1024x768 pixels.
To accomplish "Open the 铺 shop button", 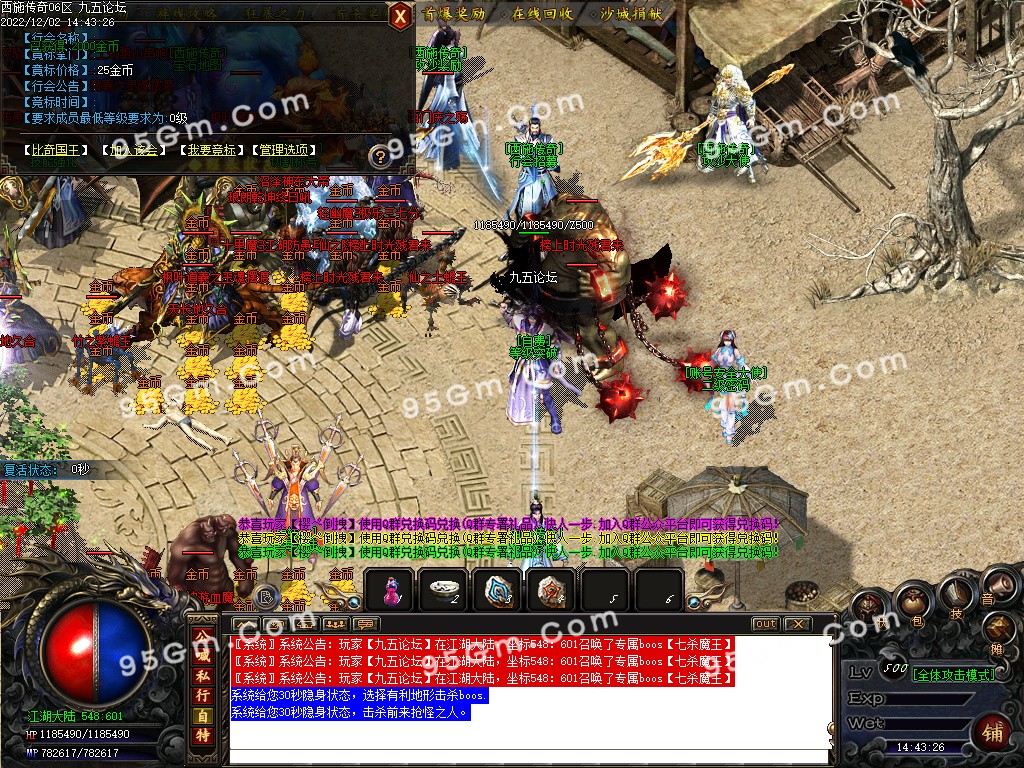I will [x=993, y=732].
